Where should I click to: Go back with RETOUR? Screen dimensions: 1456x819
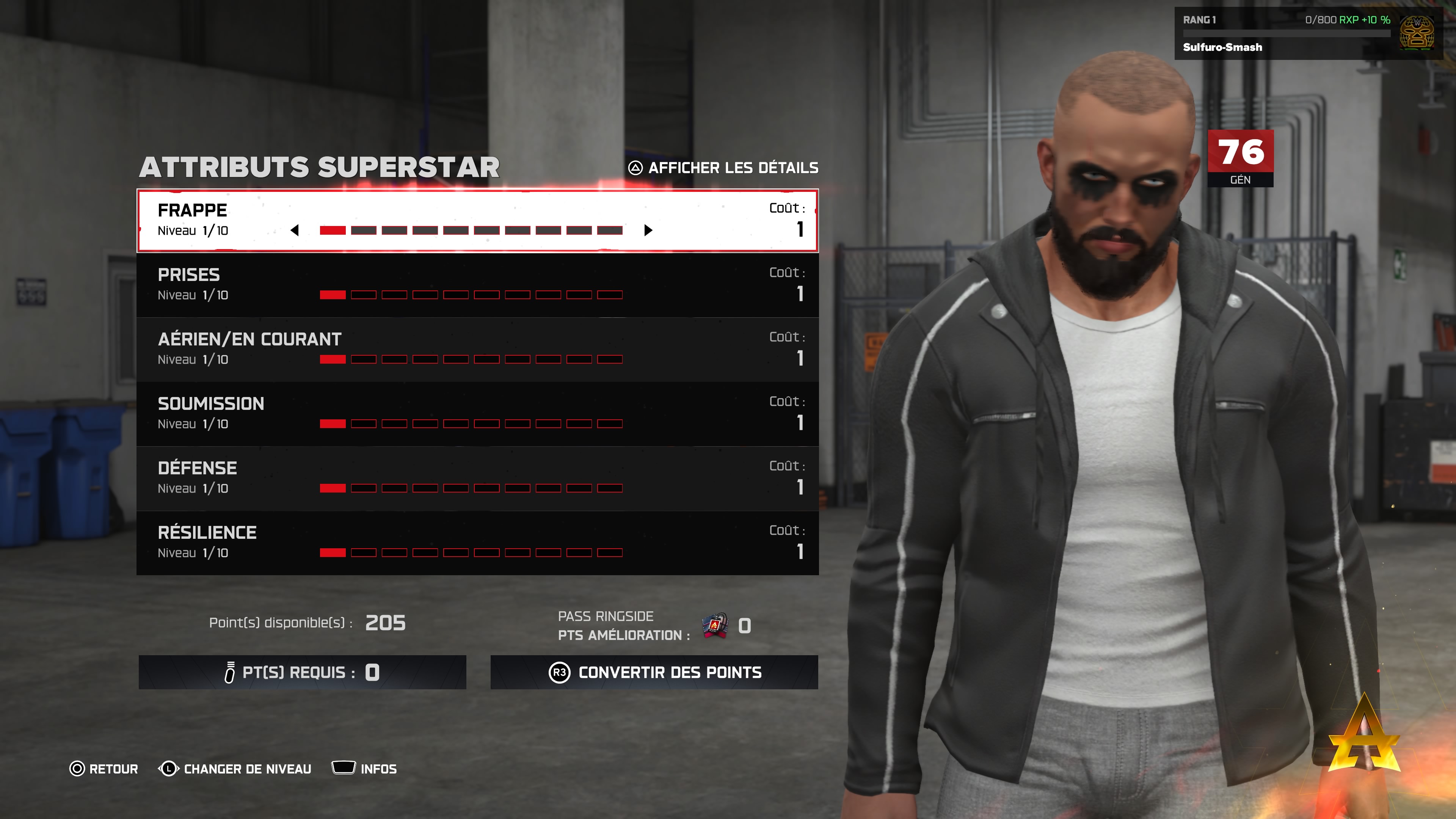tap(104, 769)
